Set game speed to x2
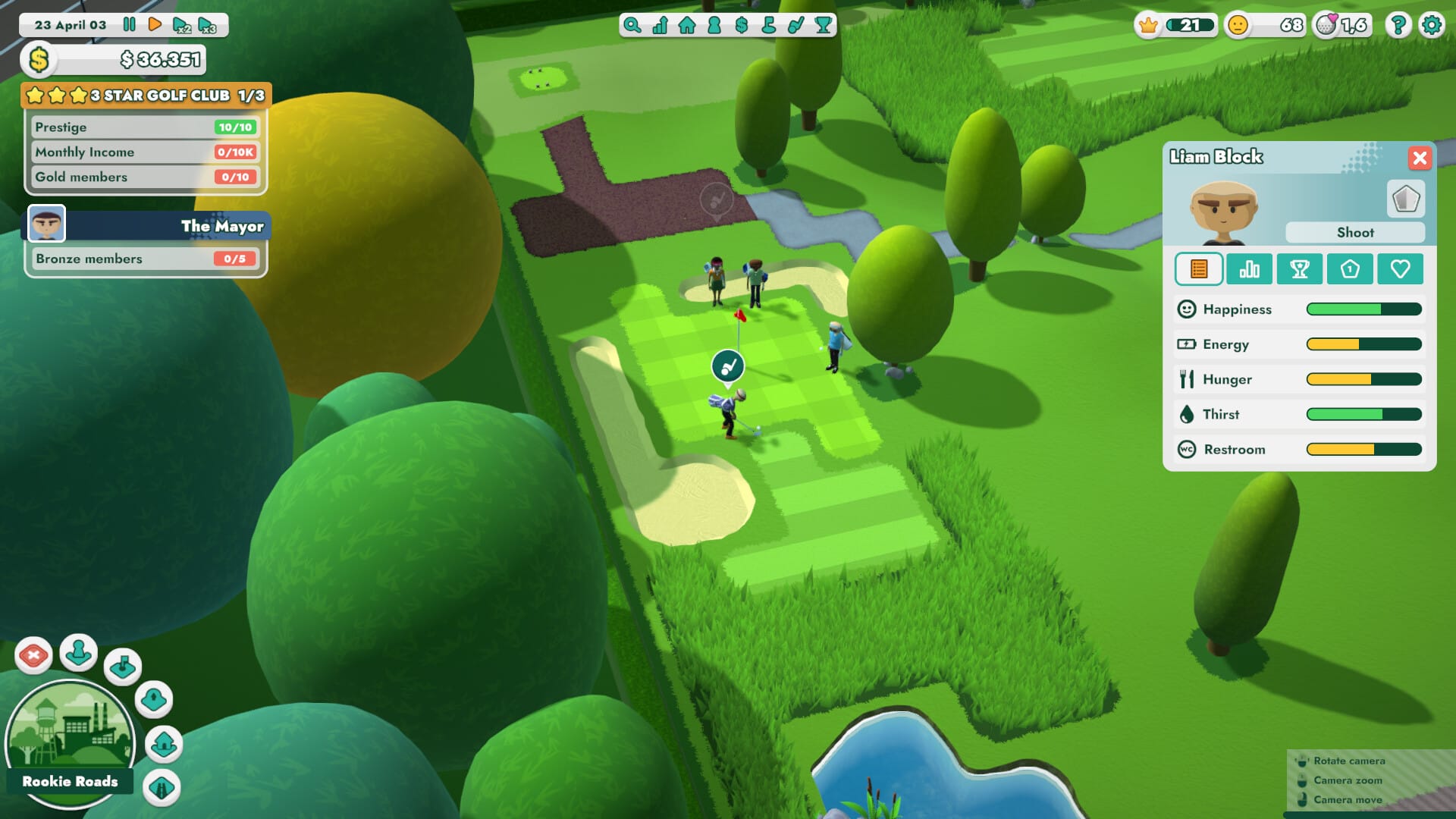The width and height of the screenshot is (1456, 819). pos(181,25)
